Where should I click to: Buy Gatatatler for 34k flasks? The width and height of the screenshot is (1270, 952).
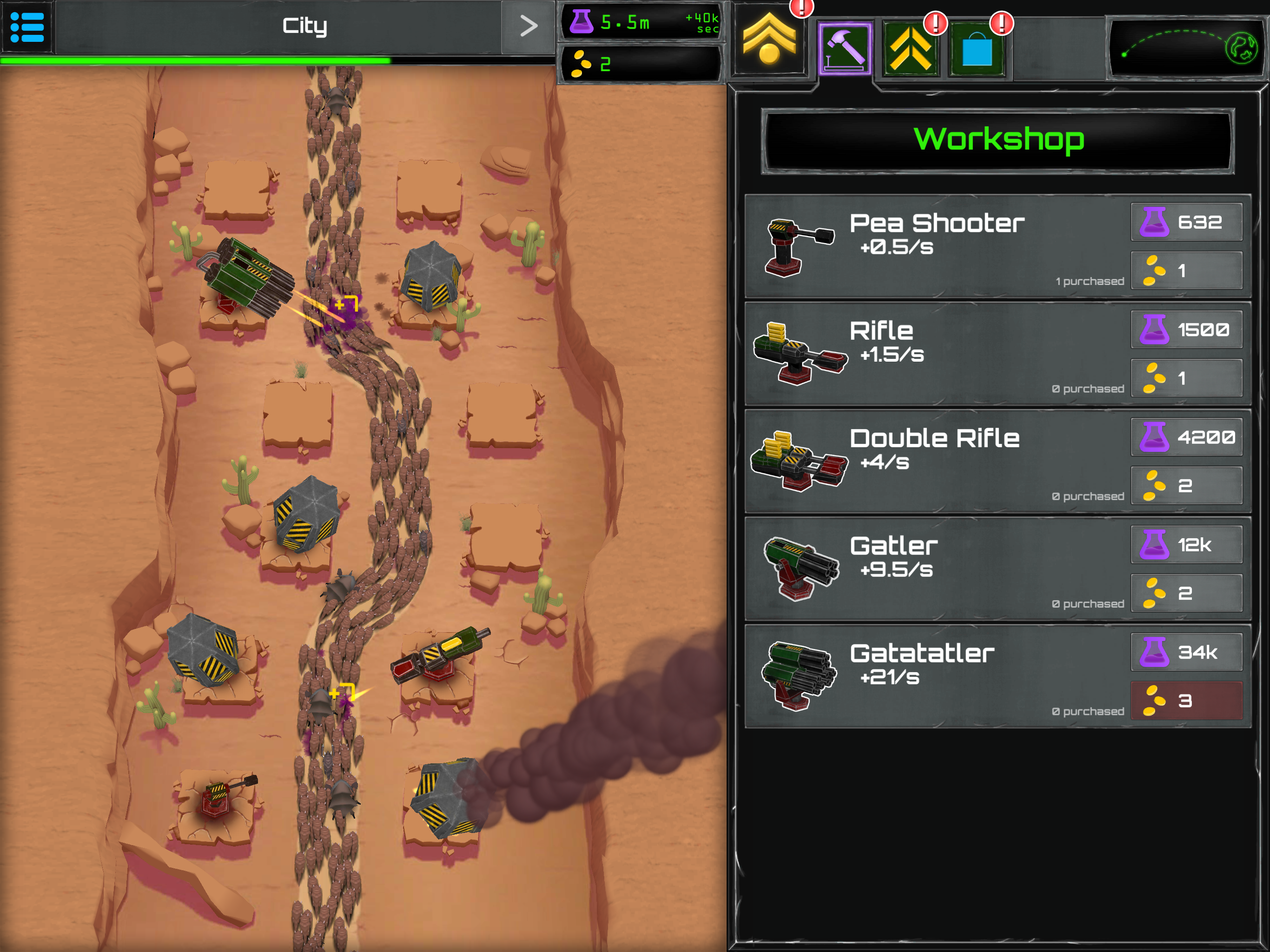pyautogui.click(x=1186, y=652)
